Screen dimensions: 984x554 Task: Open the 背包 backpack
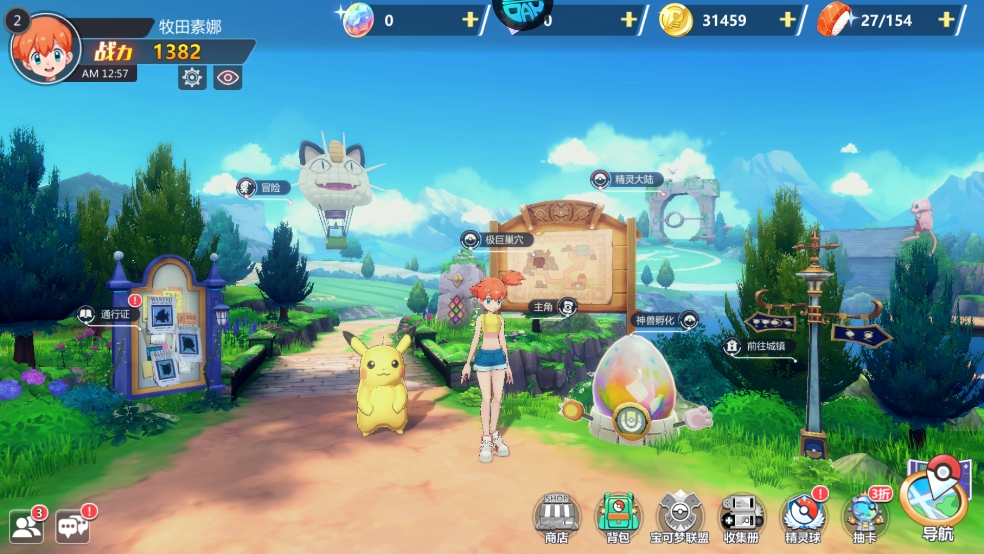(617, 516)
